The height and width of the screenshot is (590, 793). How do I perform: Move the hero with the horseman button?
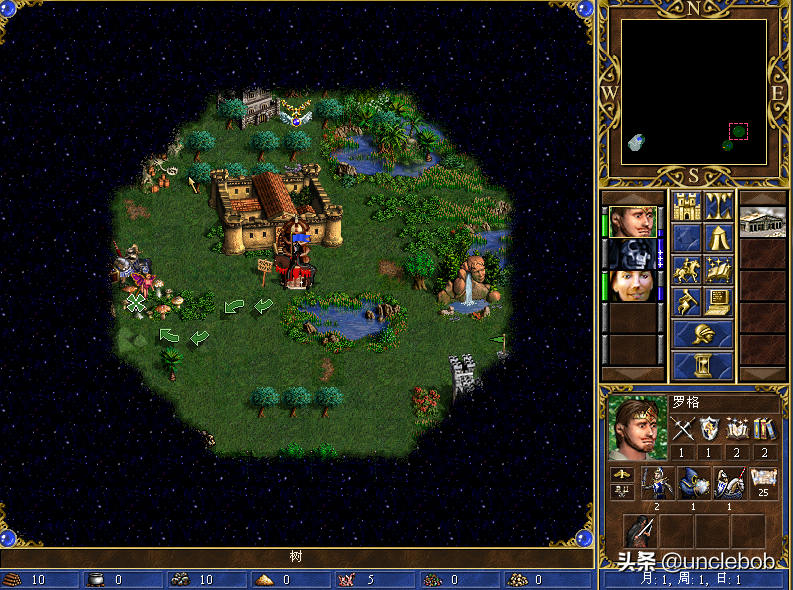(x=686, y=270)
